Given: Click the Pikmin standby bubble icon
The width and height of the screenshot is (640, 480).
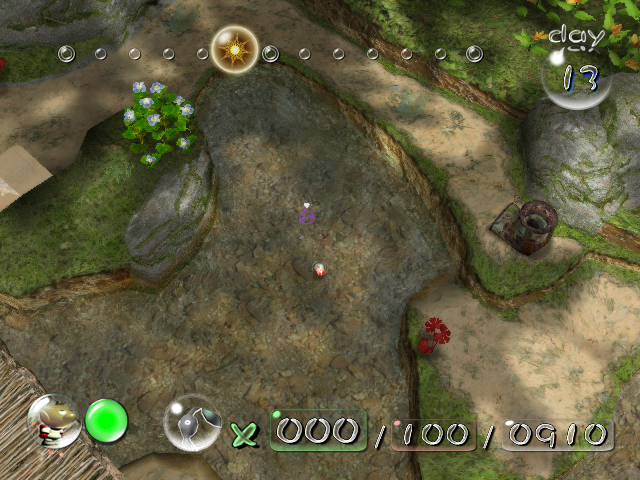Looking at the screenshot, I should tap(191, 423).
